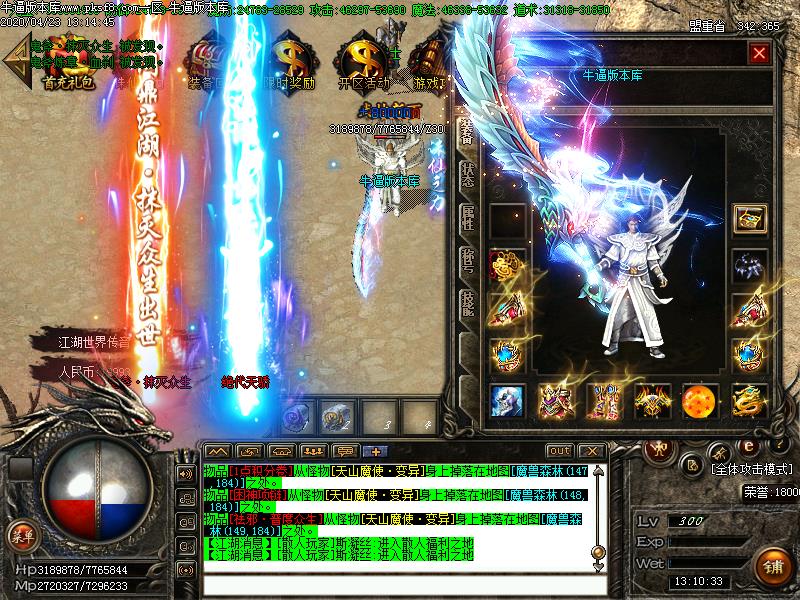The height and width of the screenshot is (600, 800).
Task: Open the 菜单 menu button
Action: (x=21, y=537)
